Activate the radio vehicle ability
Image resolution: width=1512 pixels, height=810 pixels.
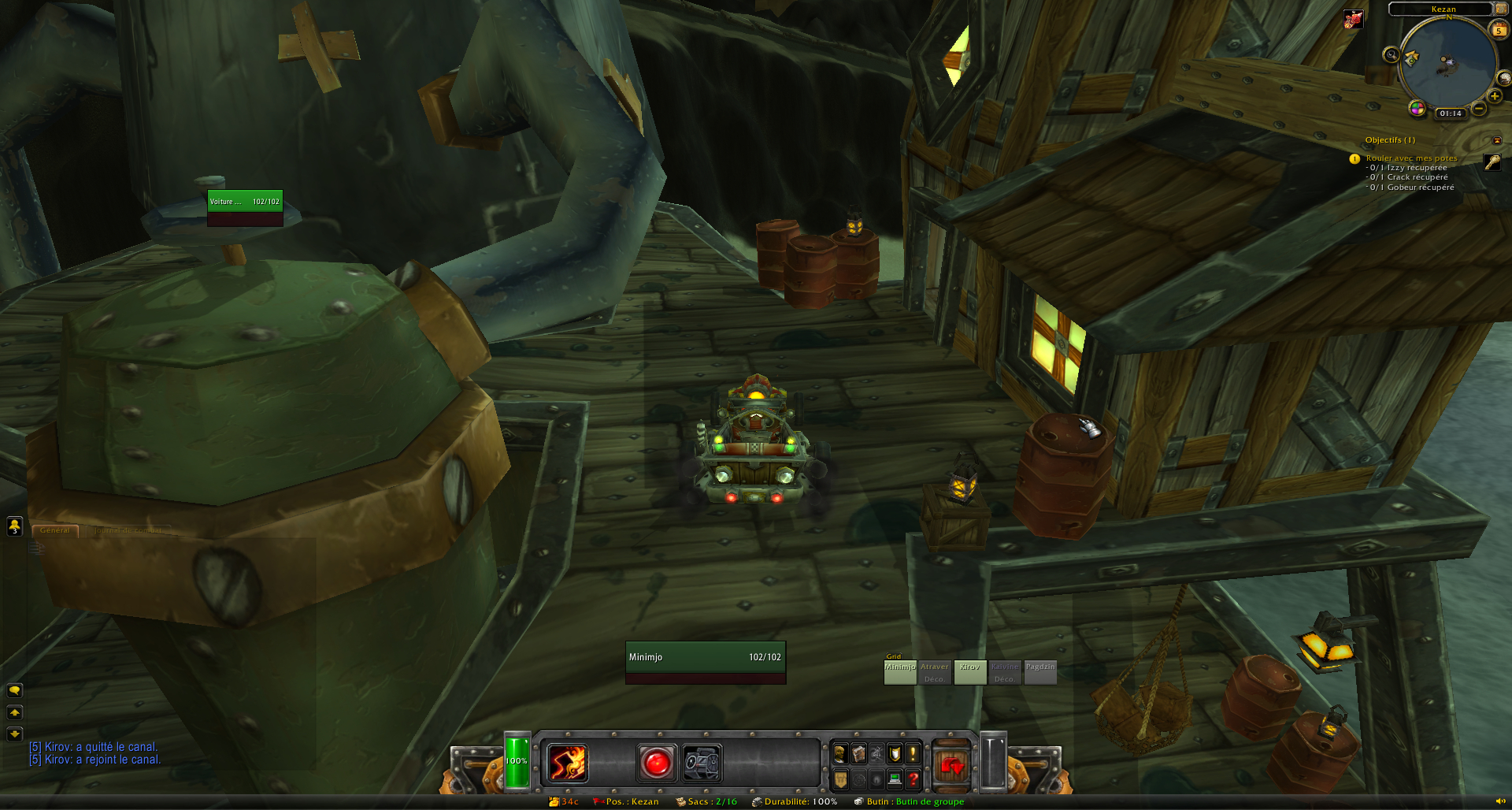point(702,763)
